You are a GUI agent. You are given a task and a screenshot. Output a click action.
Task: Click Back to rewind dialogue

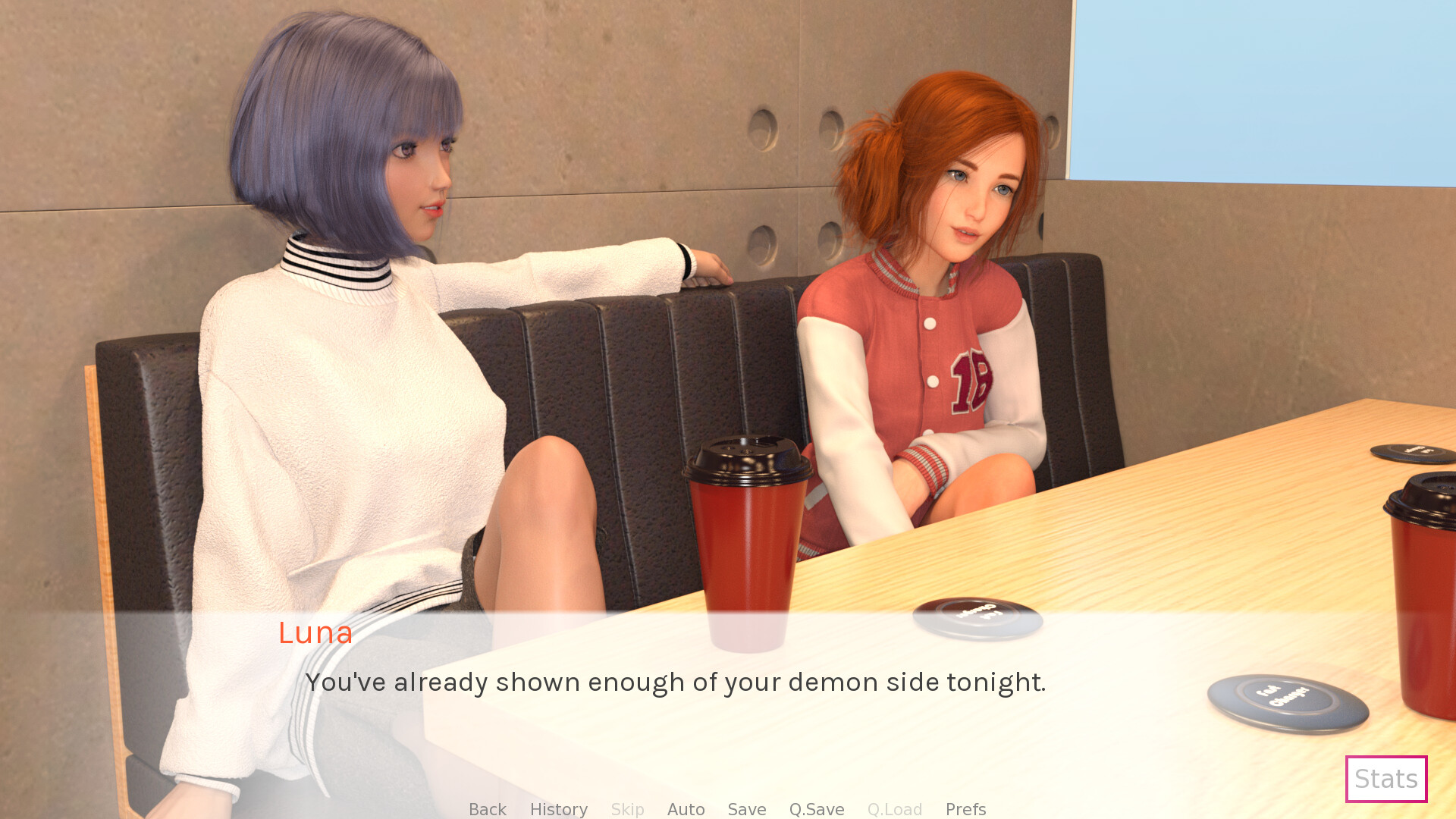(487, 808)
